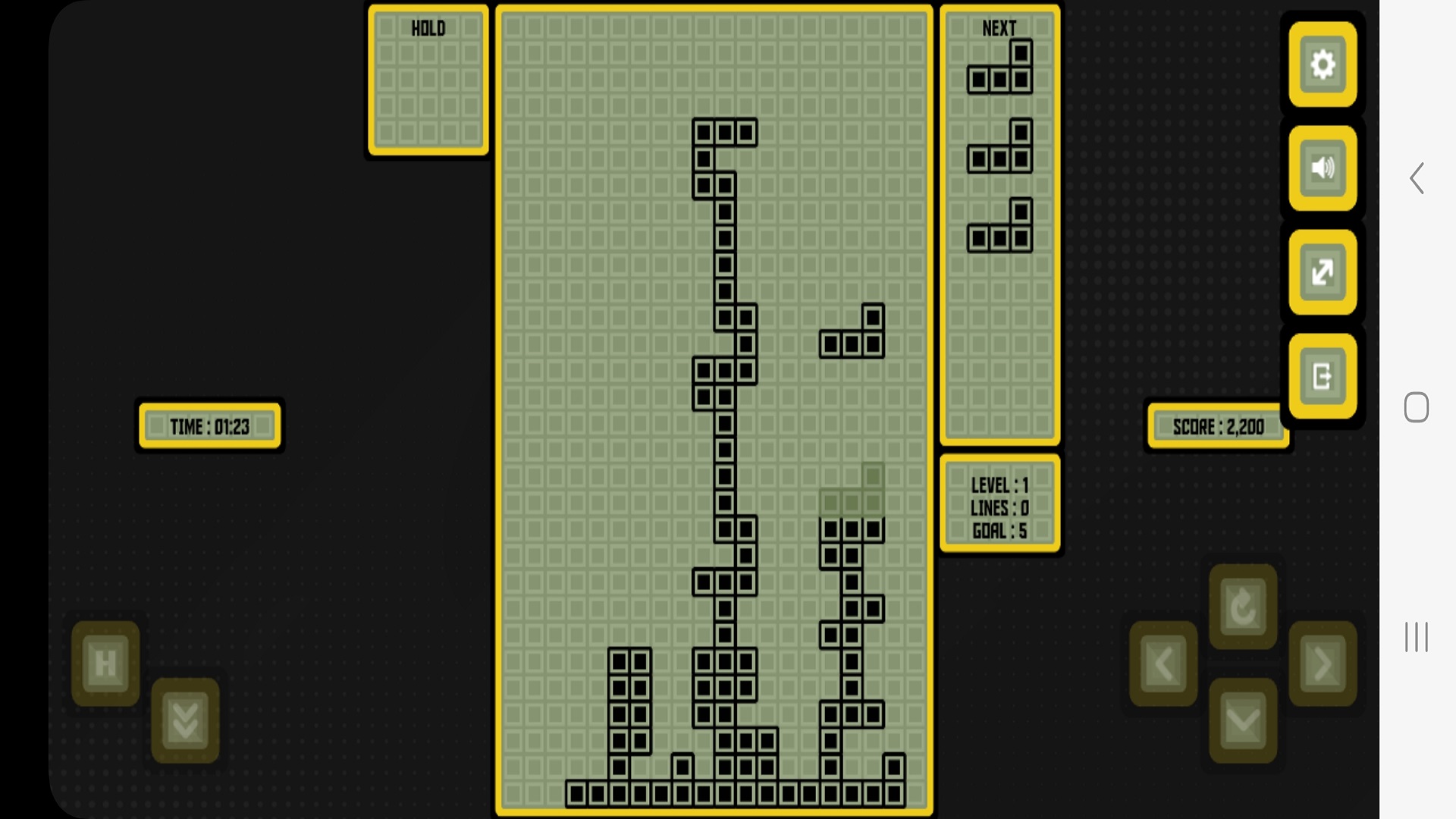Screen dimensions: 1456x819
Task: Click the TIME 01:23 display
Action: pyautogui.click(x=209, y=426)
